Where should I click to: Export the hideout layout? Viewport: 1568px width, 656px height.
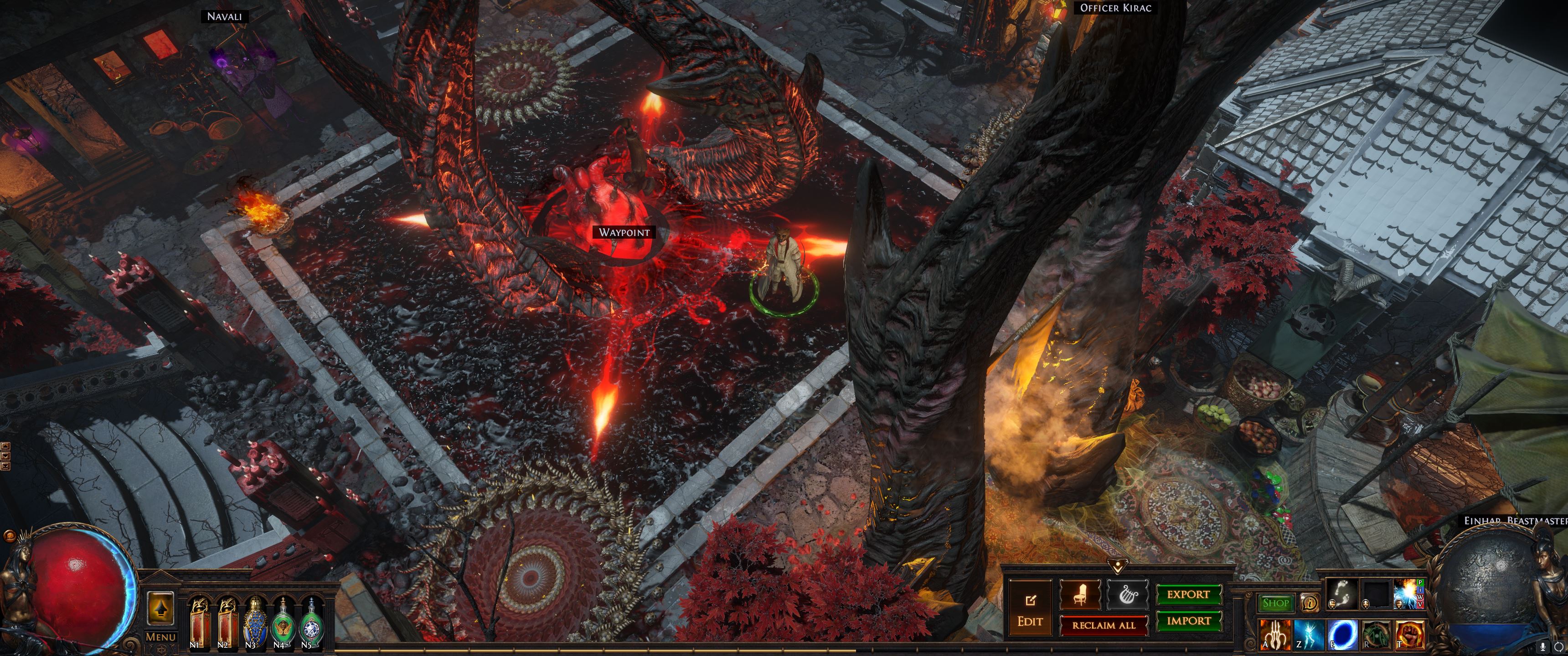(x=1188, y=594)
